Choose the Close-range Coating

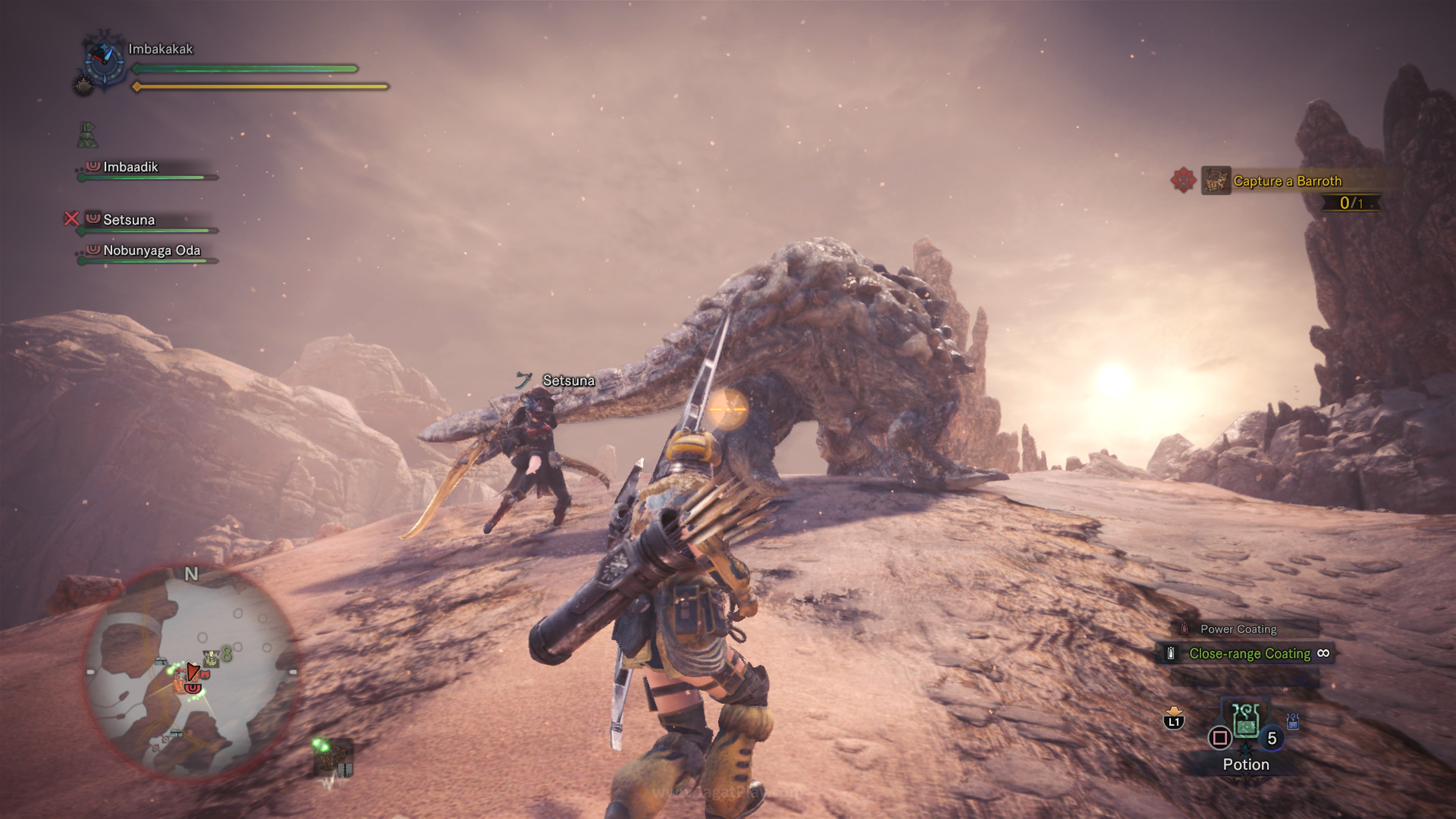(x=1249, y=654)
